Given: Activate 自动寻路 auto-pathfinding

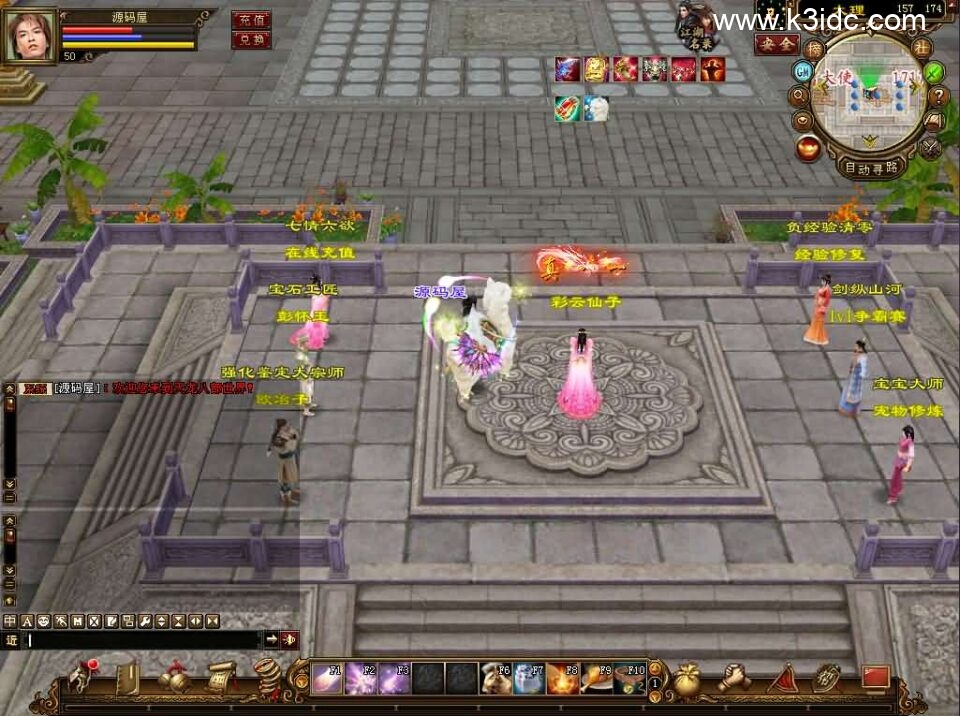Looking at the screenshot, I should click(870, 168).
